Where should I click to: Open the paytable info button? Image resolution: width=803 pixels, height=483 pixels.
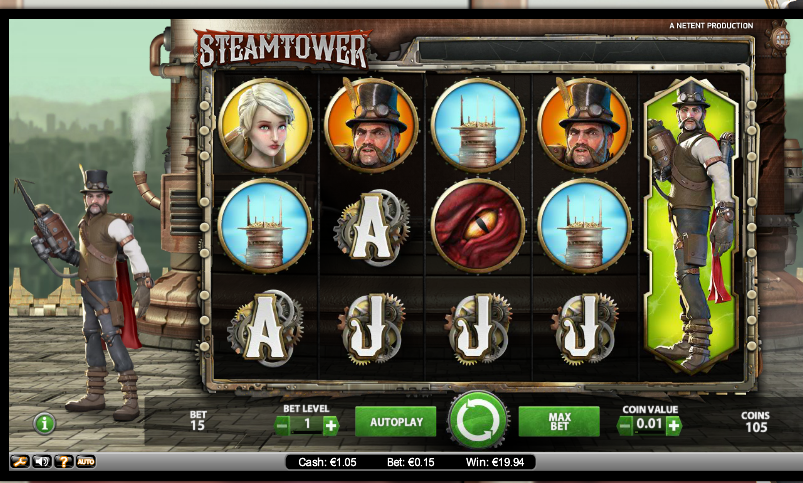(44, 423)
